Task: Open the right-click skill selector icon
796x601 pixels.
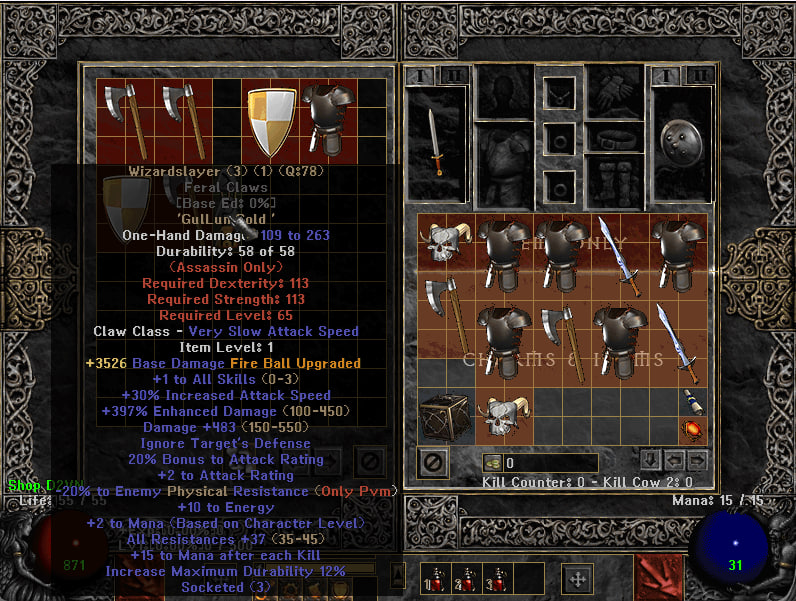Action: coord(657,577)
